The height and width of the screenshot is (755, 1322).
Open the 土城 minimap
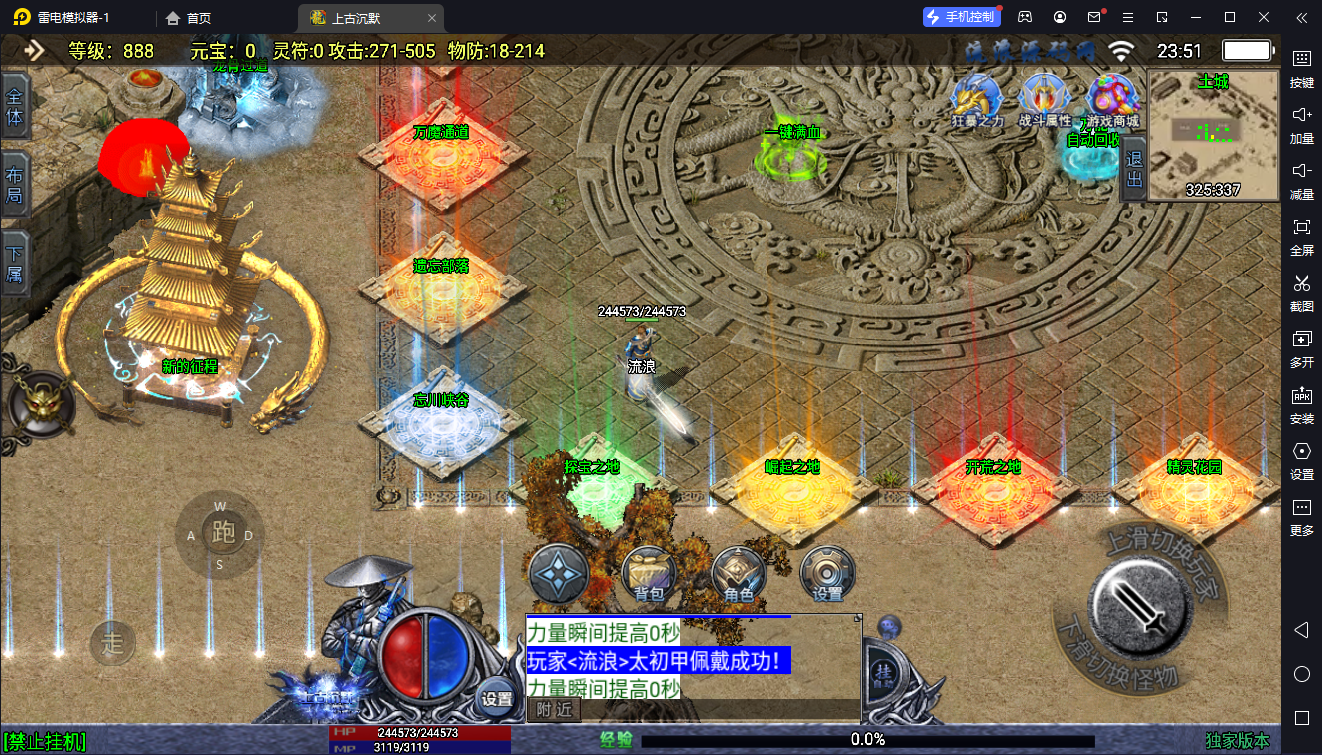1213,134
